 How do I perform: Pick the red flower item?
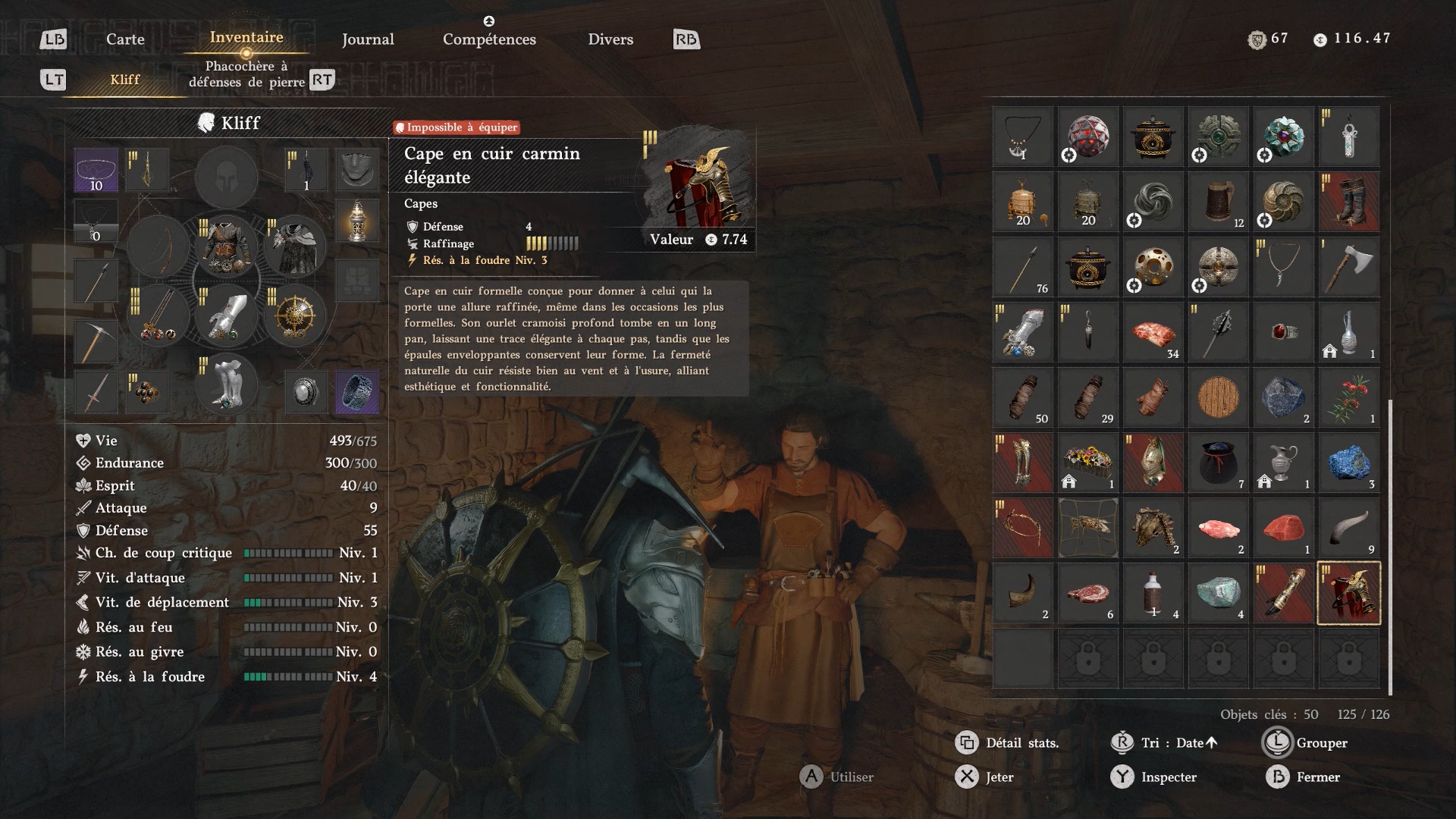pos(1349,397)
